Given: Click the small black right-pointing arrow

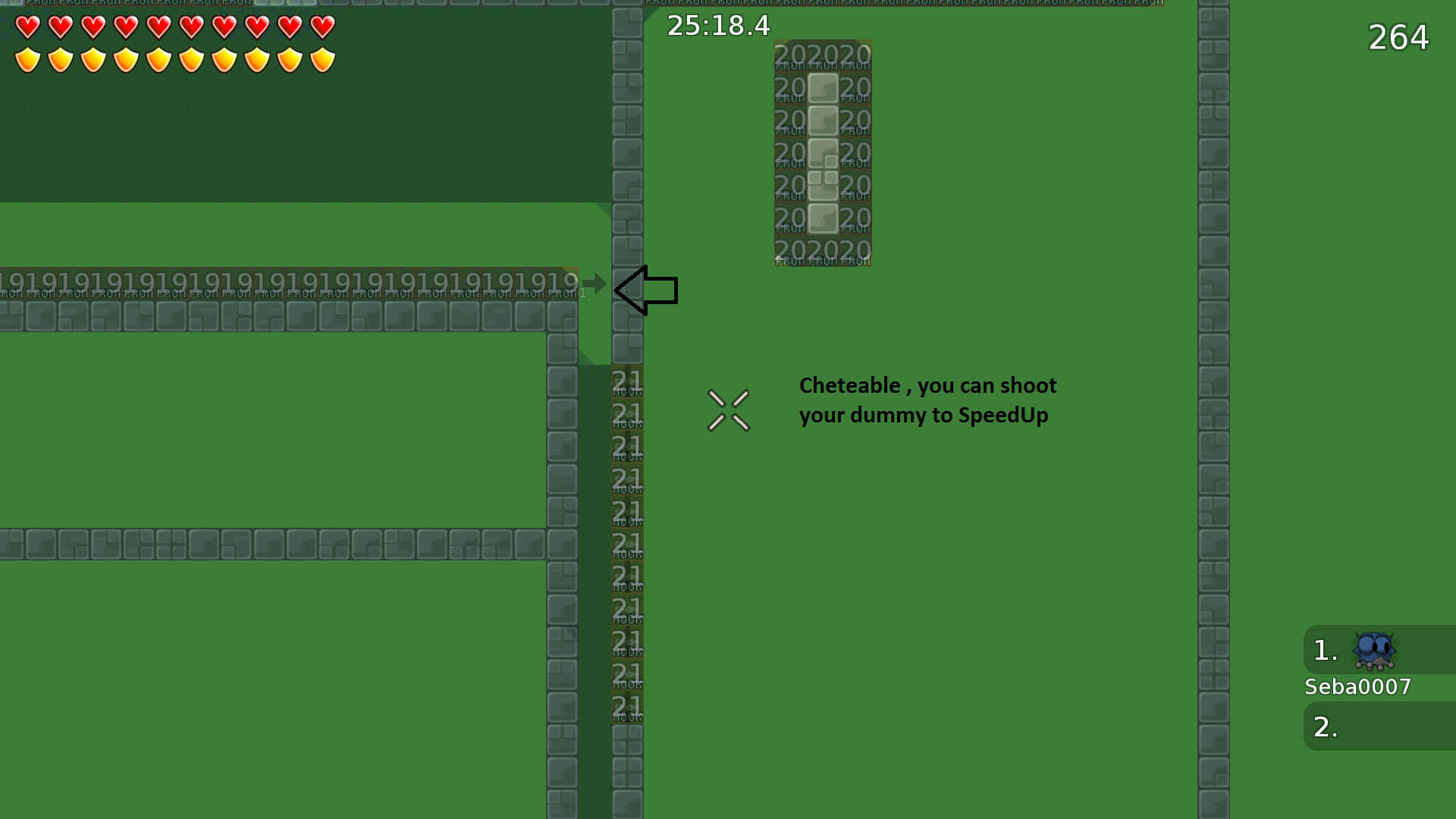Looking at the screenshot, I should click(x=593, y=282).
